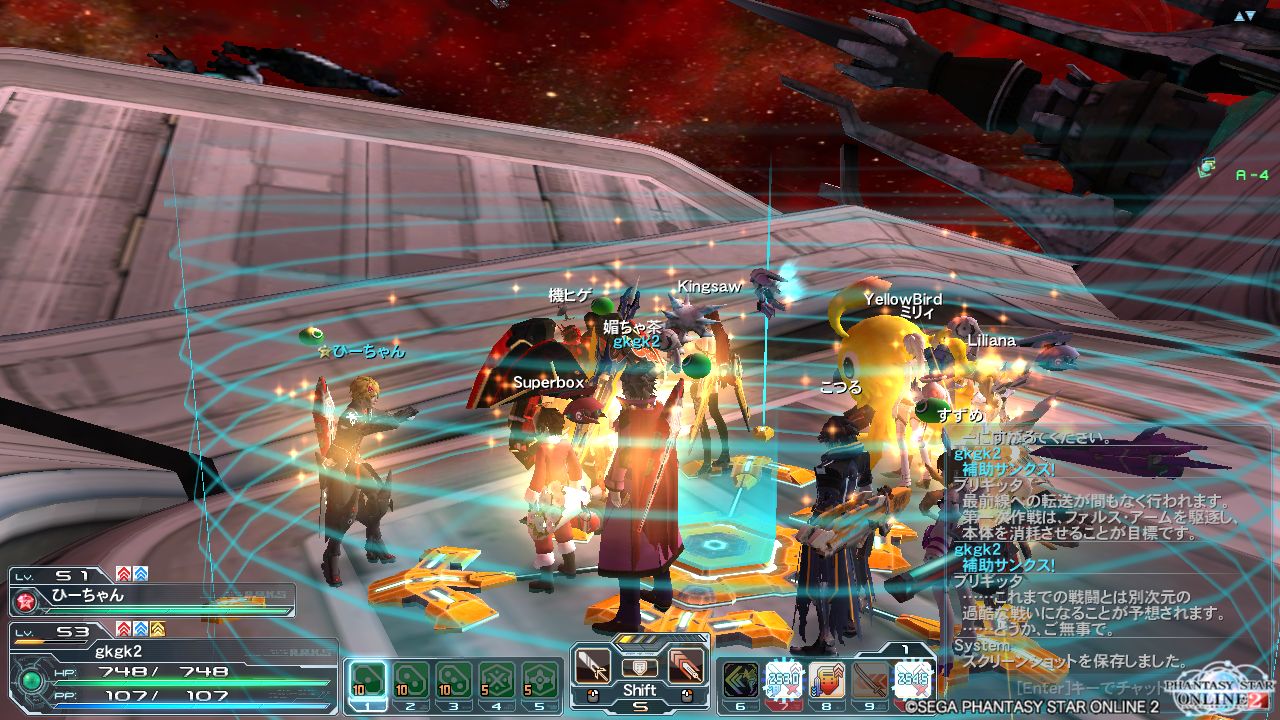The height and width of the screenshot is (720, 1280).
Task: Select the right-click photon art icon
Action: [x=686, y=666]
